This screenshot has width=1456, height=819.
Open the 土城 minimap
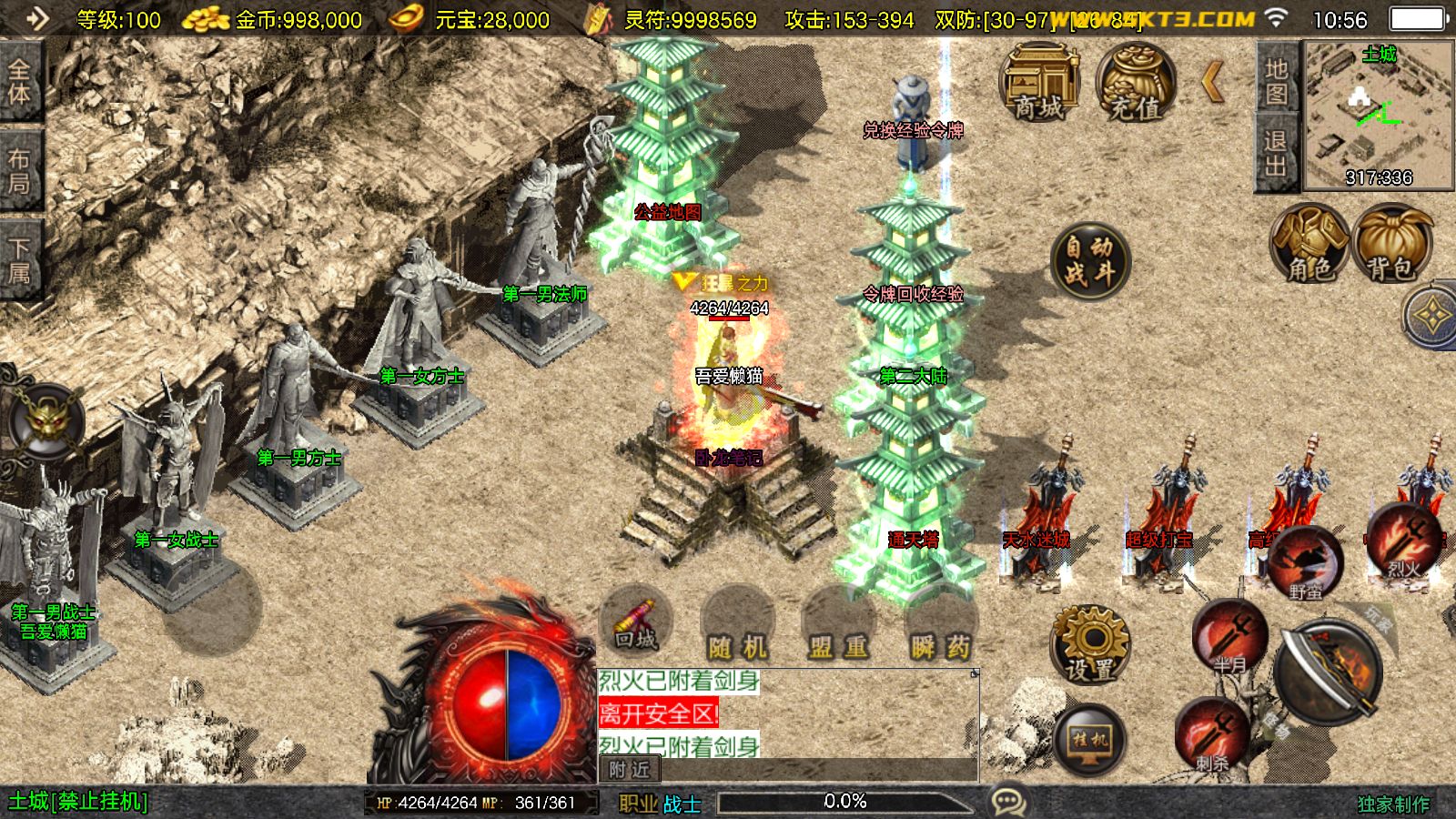(1378, 114)
